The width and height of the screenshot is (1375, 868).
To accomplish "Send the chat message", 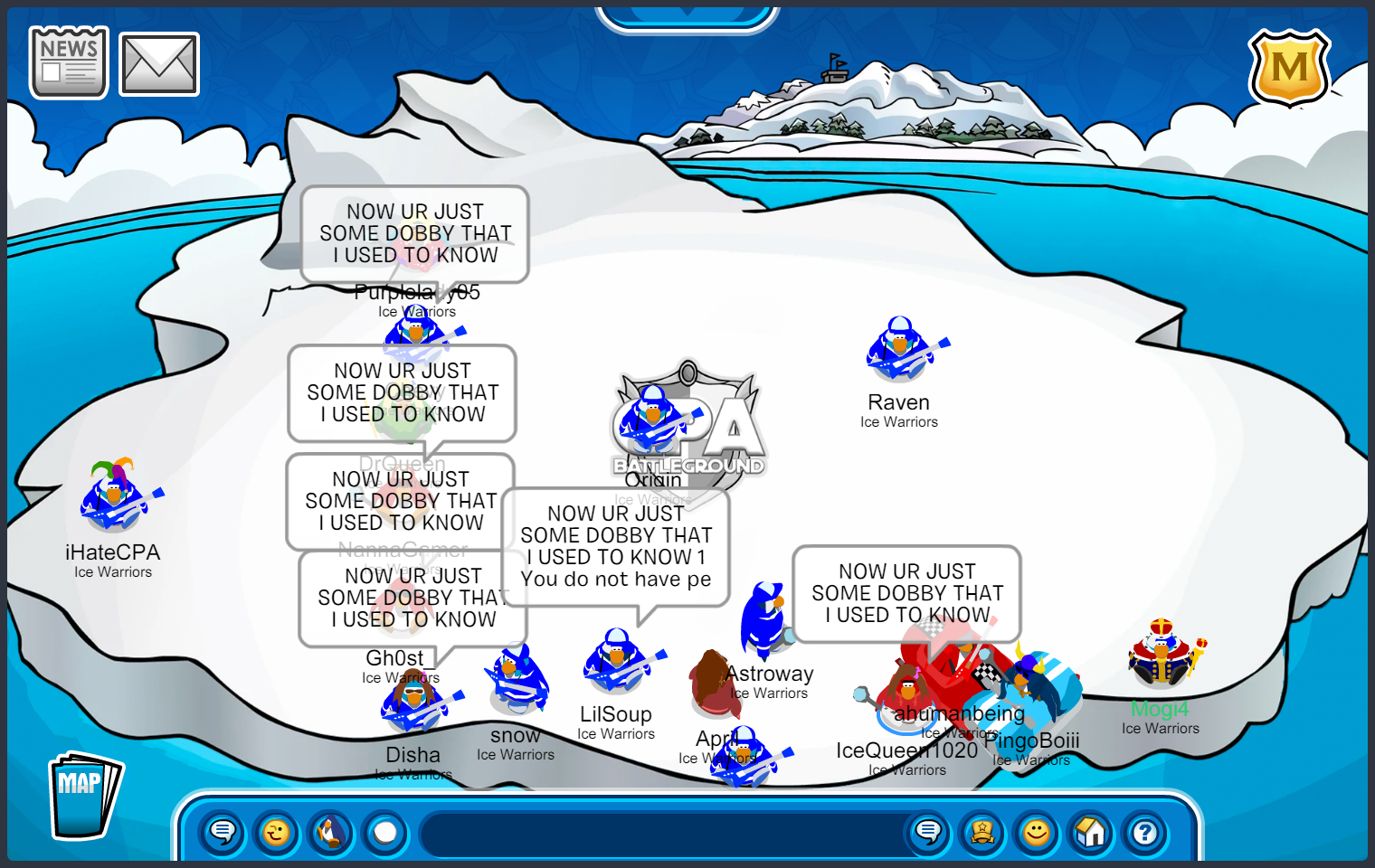I will click(928, 832).
